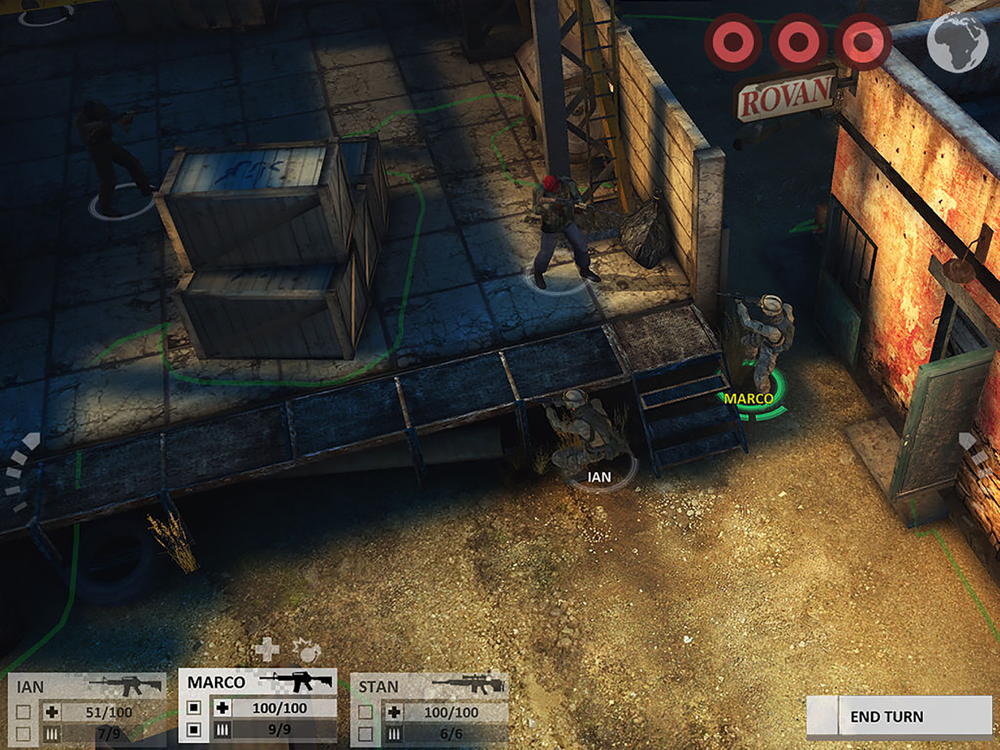Screen dimensions: 1000x750
Task: End the current turn
Action: pyautogui.click(x=886, y=716)
